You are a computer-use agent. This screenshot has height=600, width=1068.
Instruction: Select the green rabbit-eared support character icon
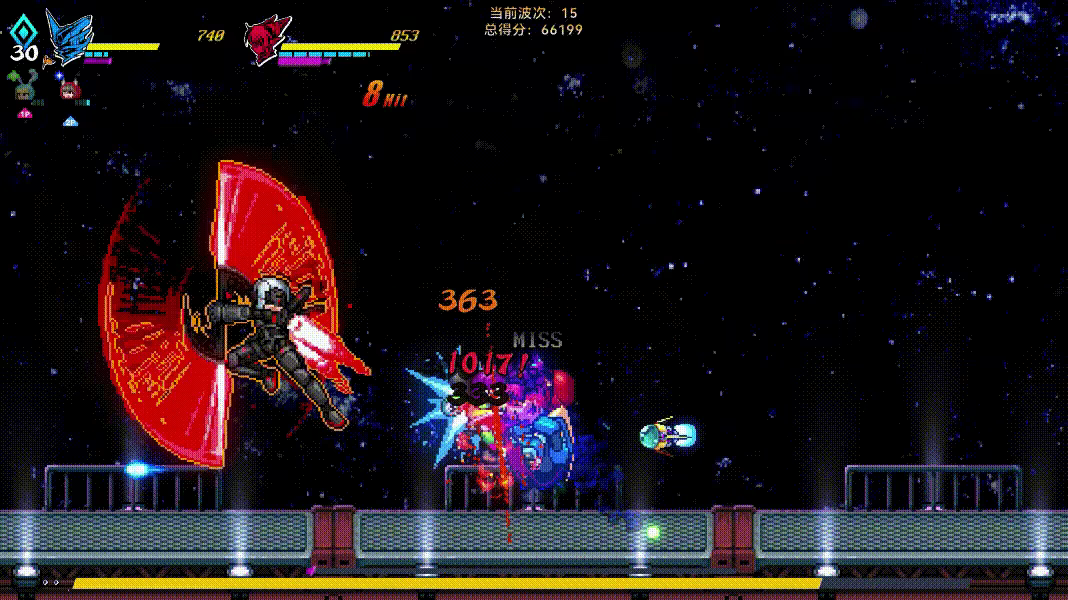tap(23, 88)
